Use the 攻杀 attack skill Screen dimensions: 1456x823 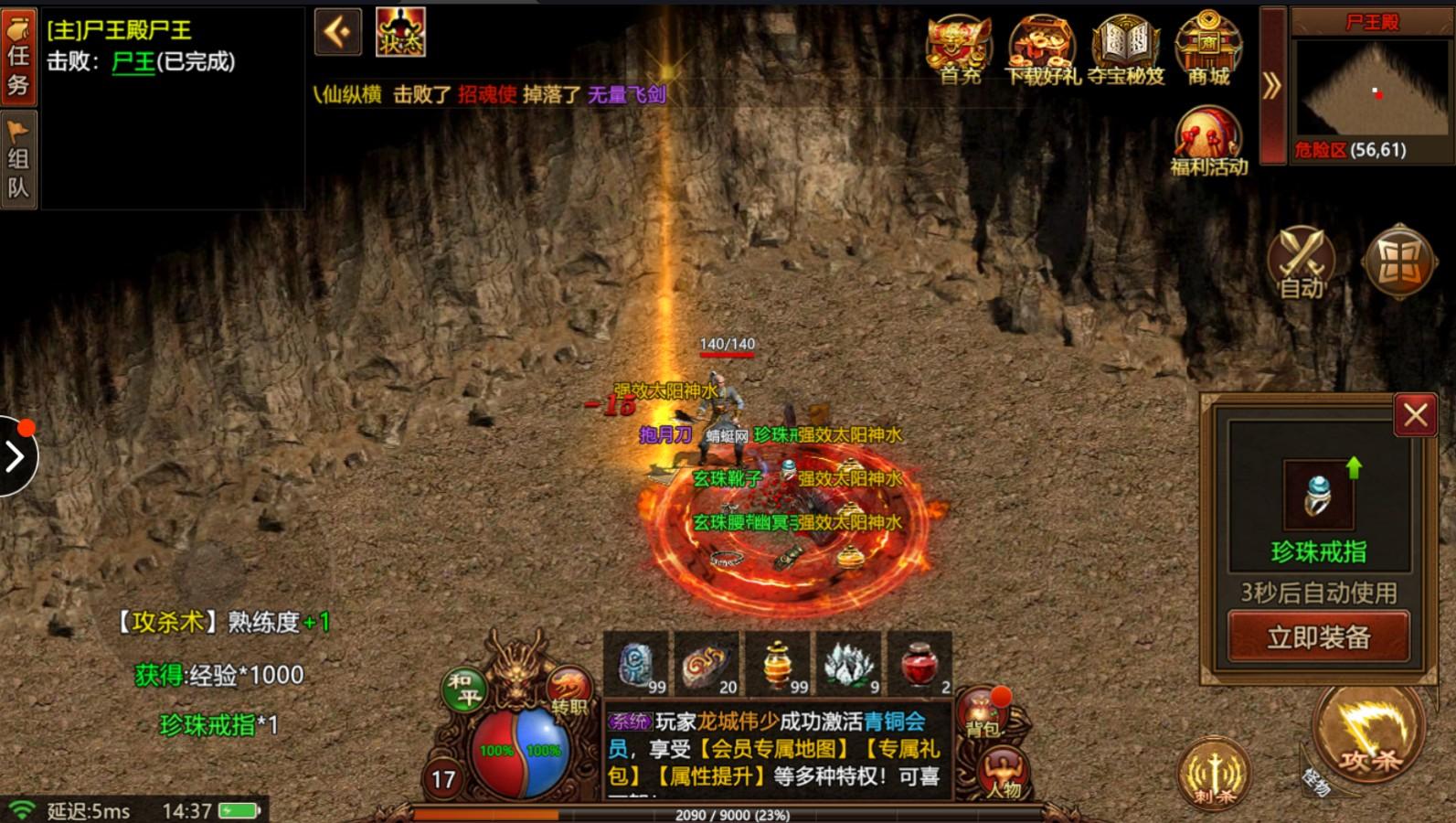tap(1368, 732)
